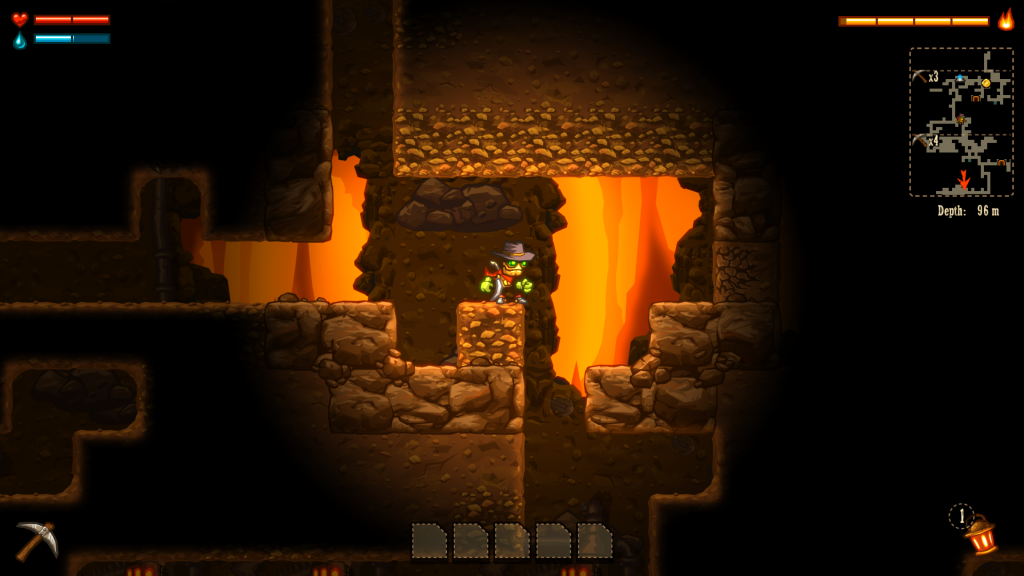Use the lantern item icon

pyautogui.click(x=981, y=535)
